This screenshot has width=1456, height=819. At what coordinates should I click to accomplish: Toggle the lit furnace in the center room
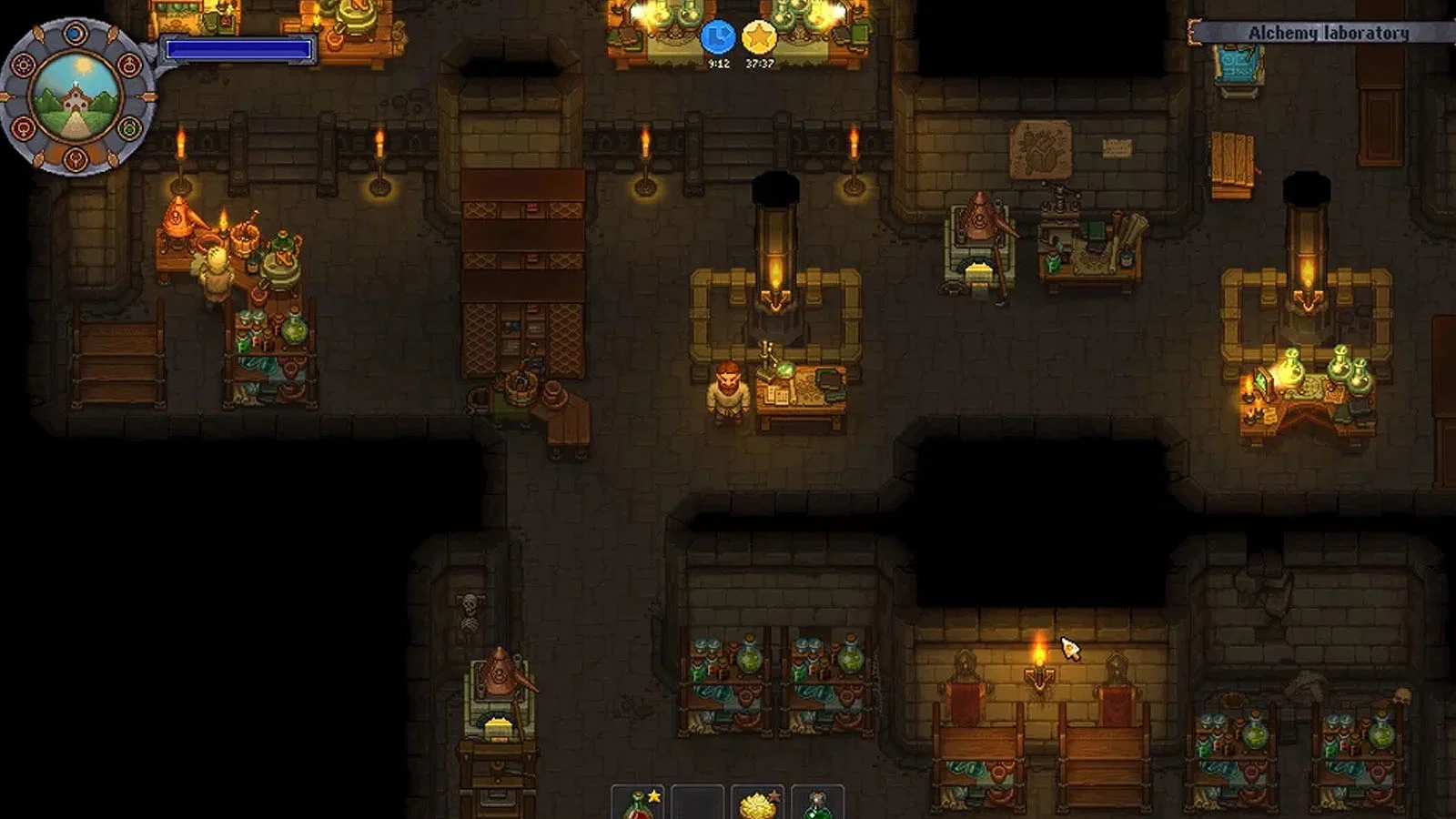click(774, 273)
